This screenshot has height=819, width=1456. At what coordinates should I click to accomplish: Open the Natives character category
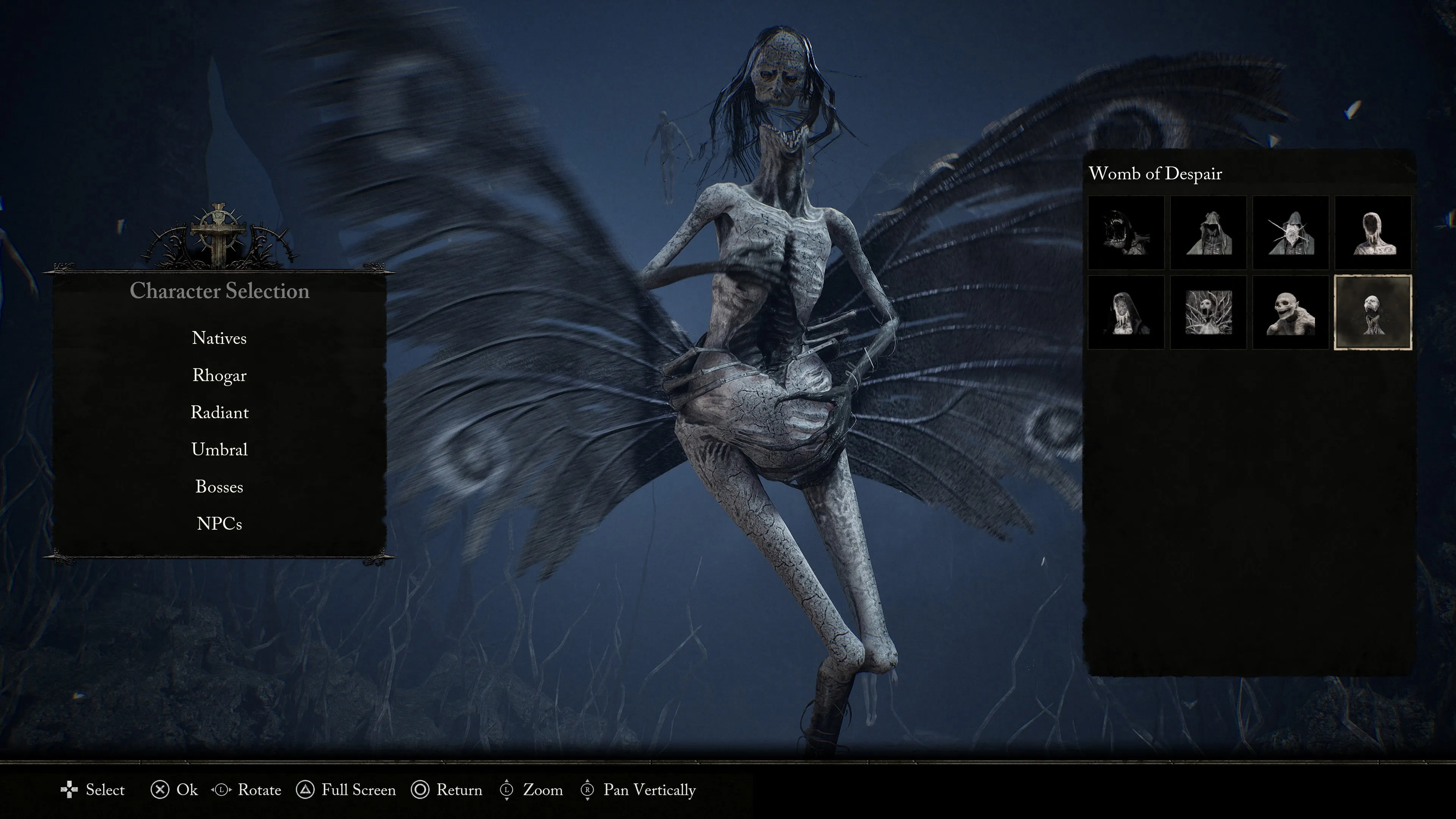point(219,338)
